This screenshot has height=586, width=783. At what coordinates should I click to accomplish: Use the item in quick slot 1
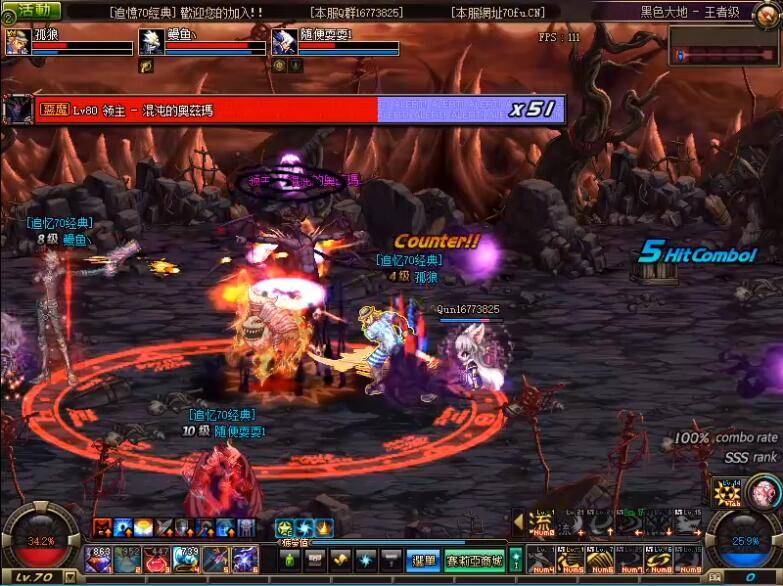tap(98, 559)
